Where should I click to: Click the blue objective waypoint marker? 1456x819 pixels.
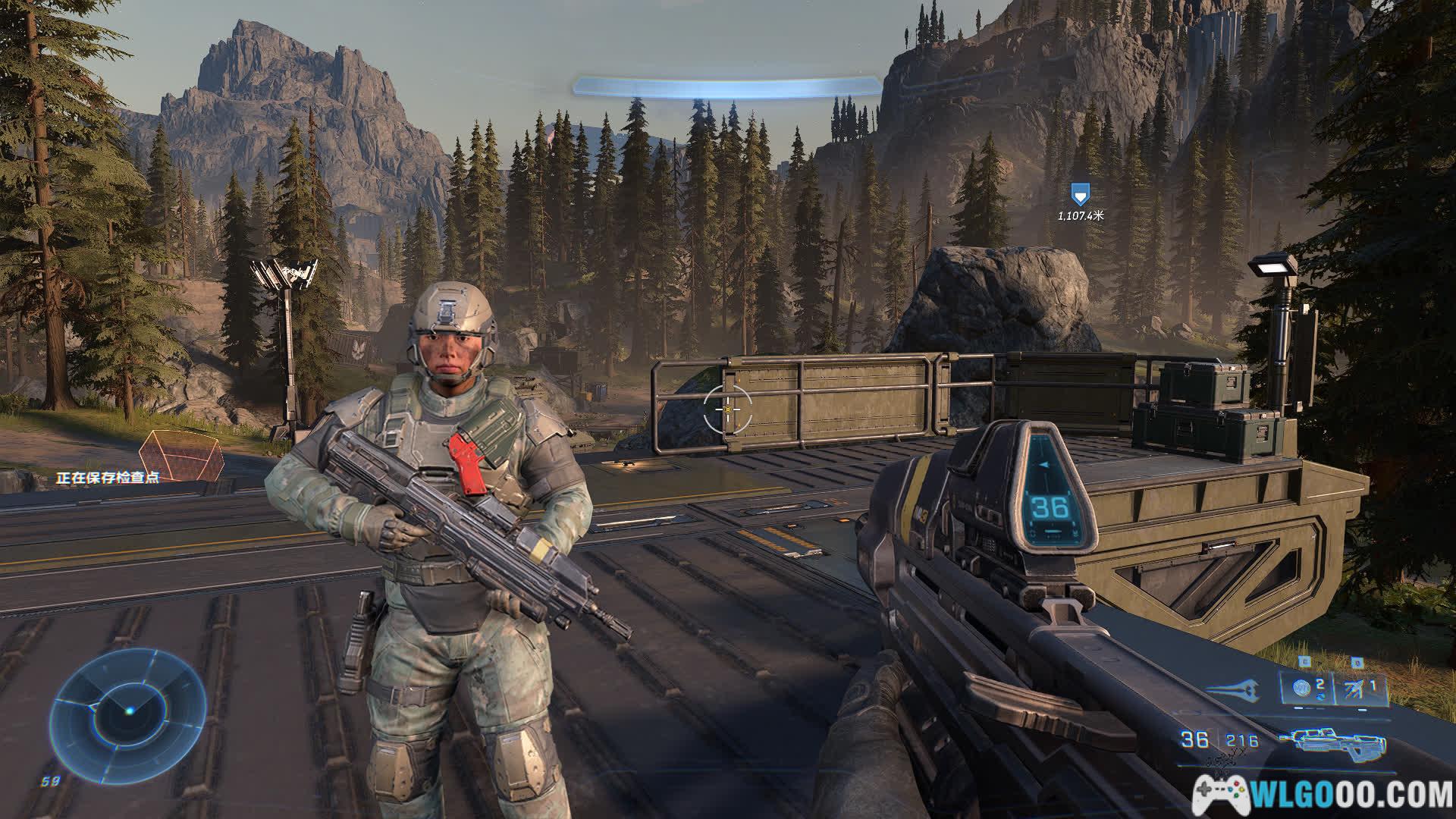(1079, 194)
